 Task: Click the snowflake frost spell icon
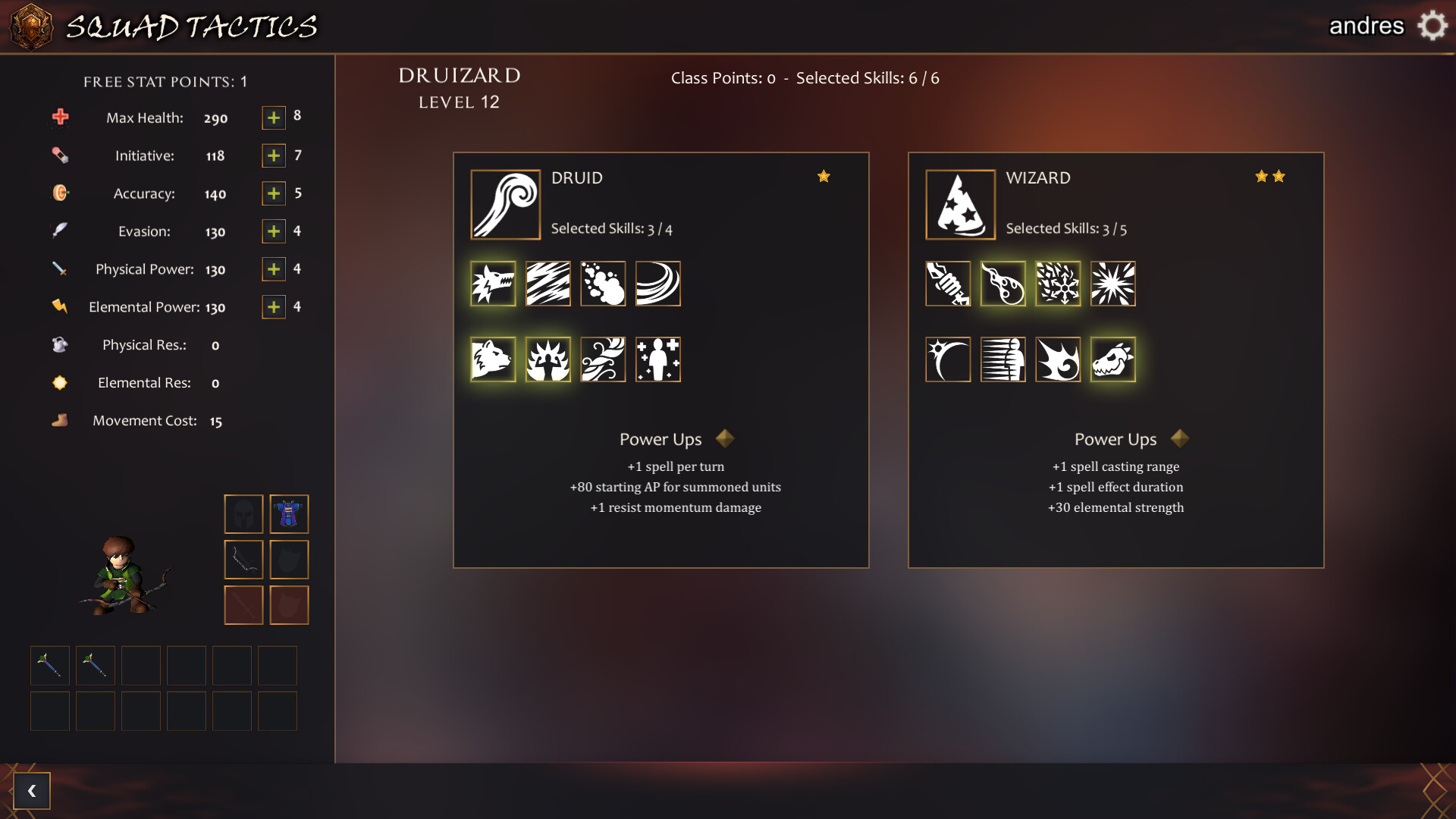click(1059, 284)
